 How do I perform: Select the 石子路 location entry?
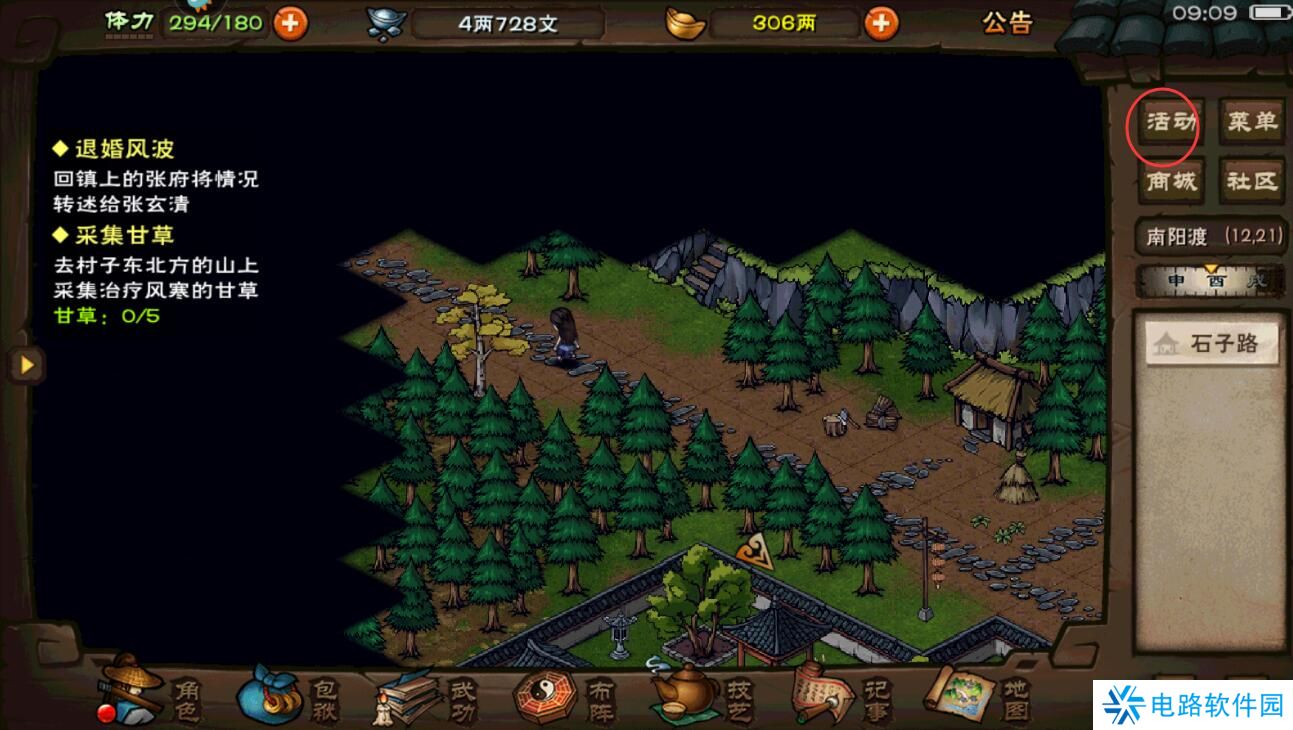point(1212,345)
